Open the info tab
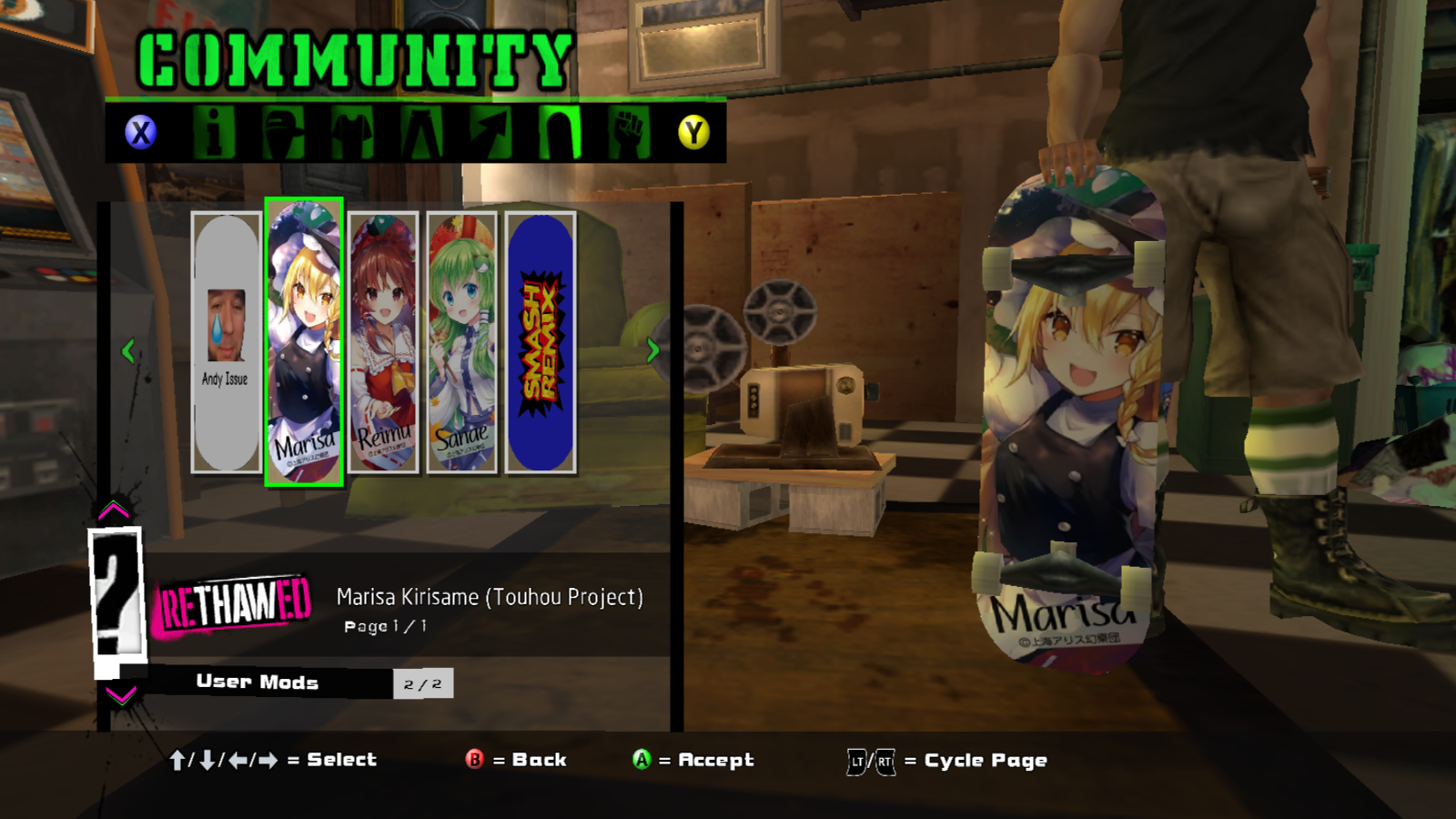 [x=214, y=133]
